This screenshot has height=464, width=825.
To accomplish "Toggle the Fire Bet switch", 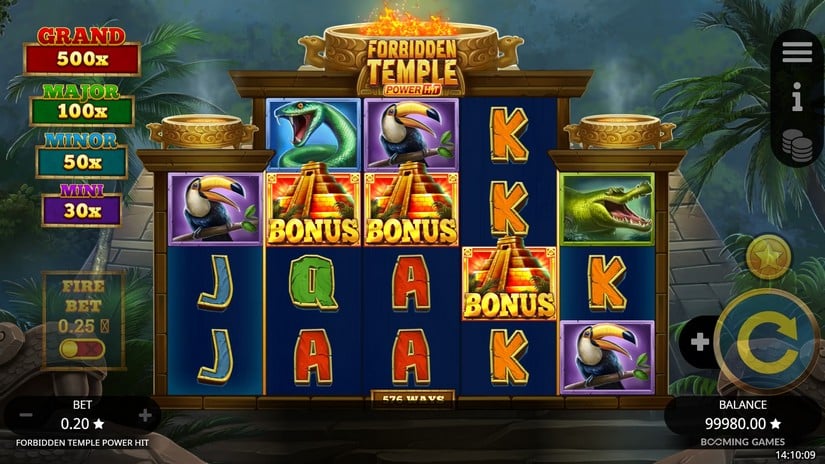I will [x=80, y=349].
